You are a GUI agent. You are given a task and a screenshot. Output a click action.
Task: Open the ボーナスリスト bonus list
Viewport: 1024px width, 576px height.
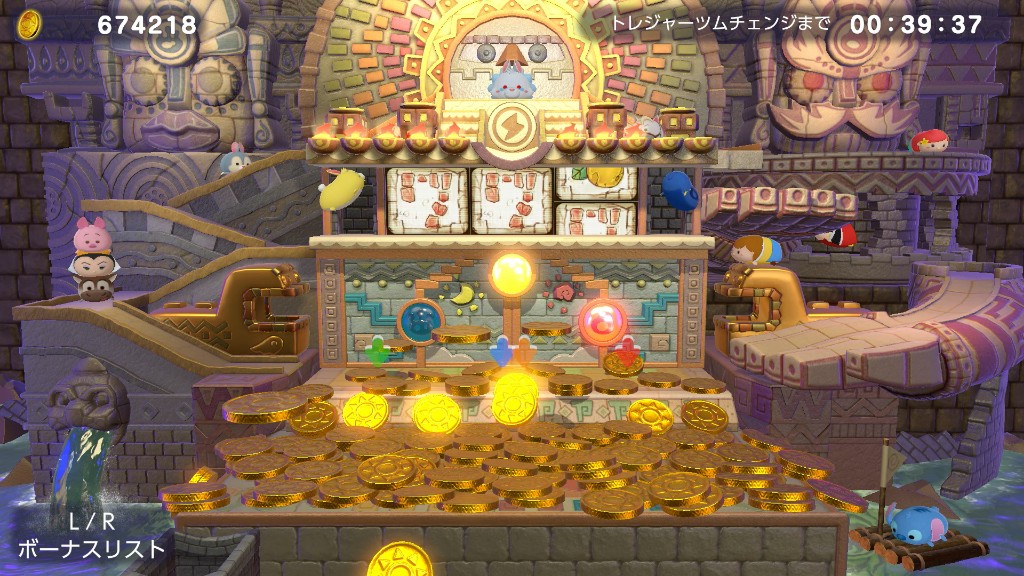point(90,537)
